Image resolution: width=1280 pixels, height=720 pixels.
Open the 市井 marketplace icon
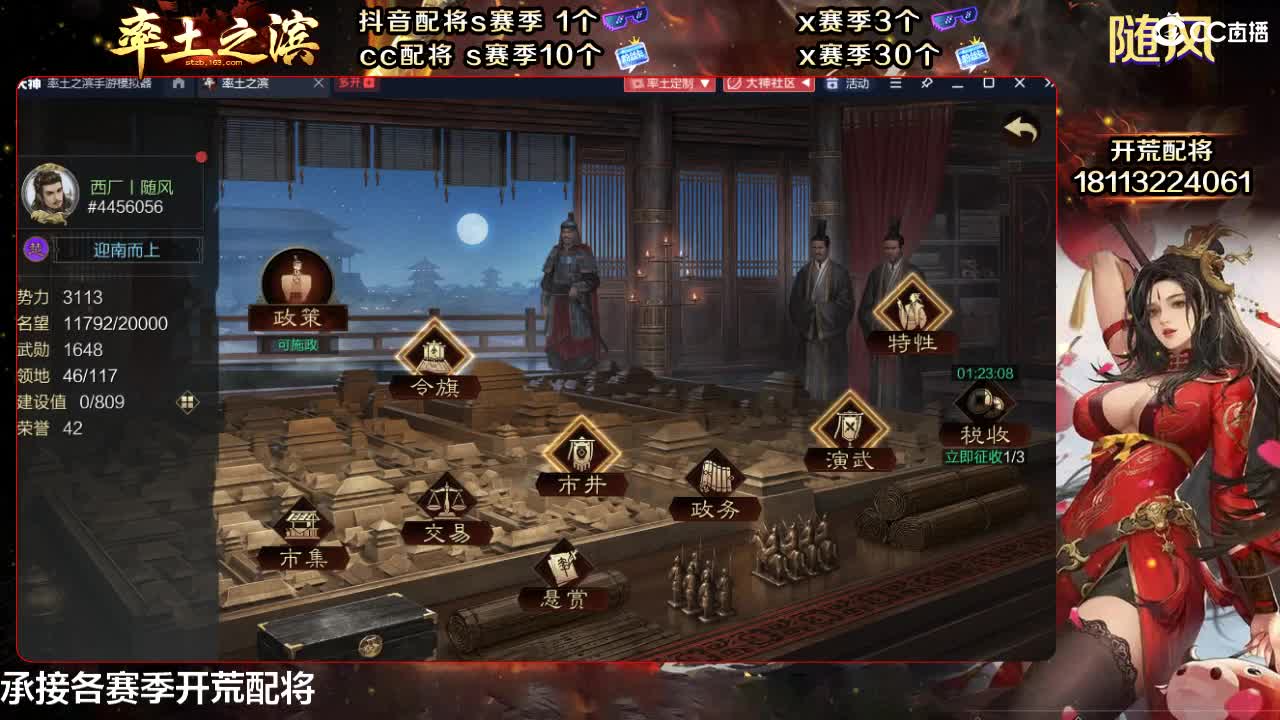[x=583, y=450]
